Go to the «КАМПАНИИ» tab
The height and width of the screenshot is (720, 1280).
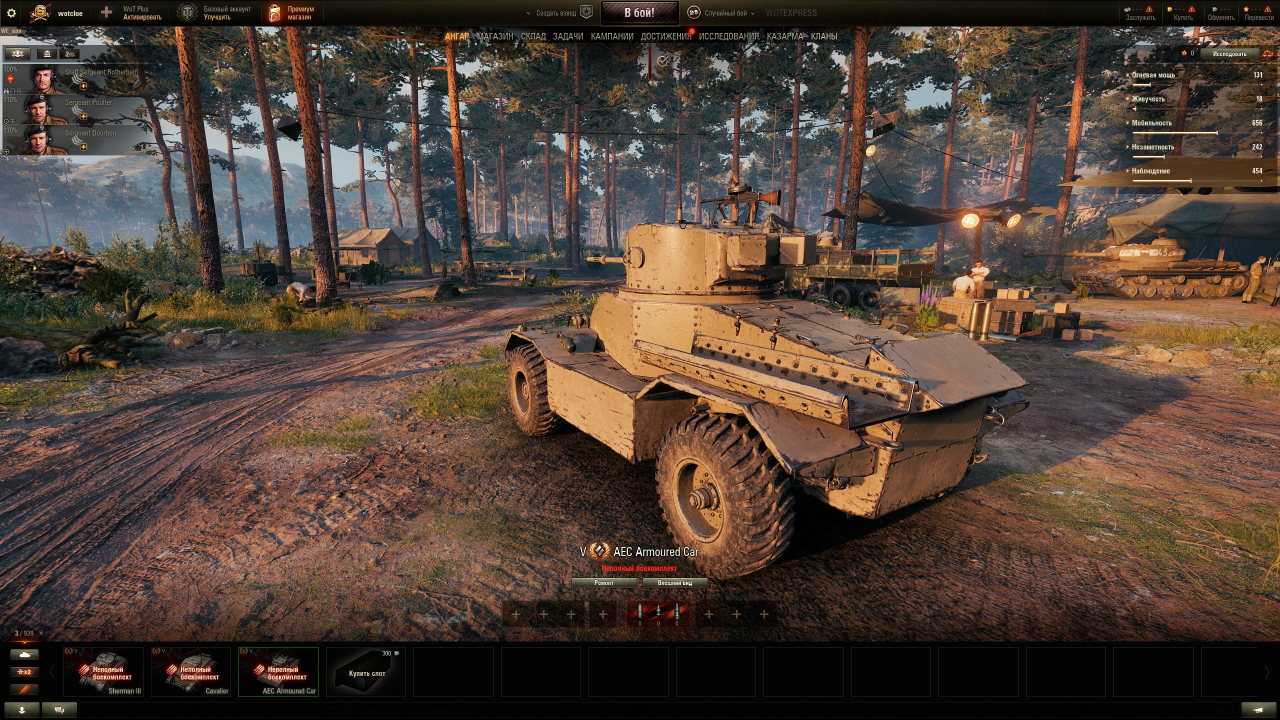(611, 37)
